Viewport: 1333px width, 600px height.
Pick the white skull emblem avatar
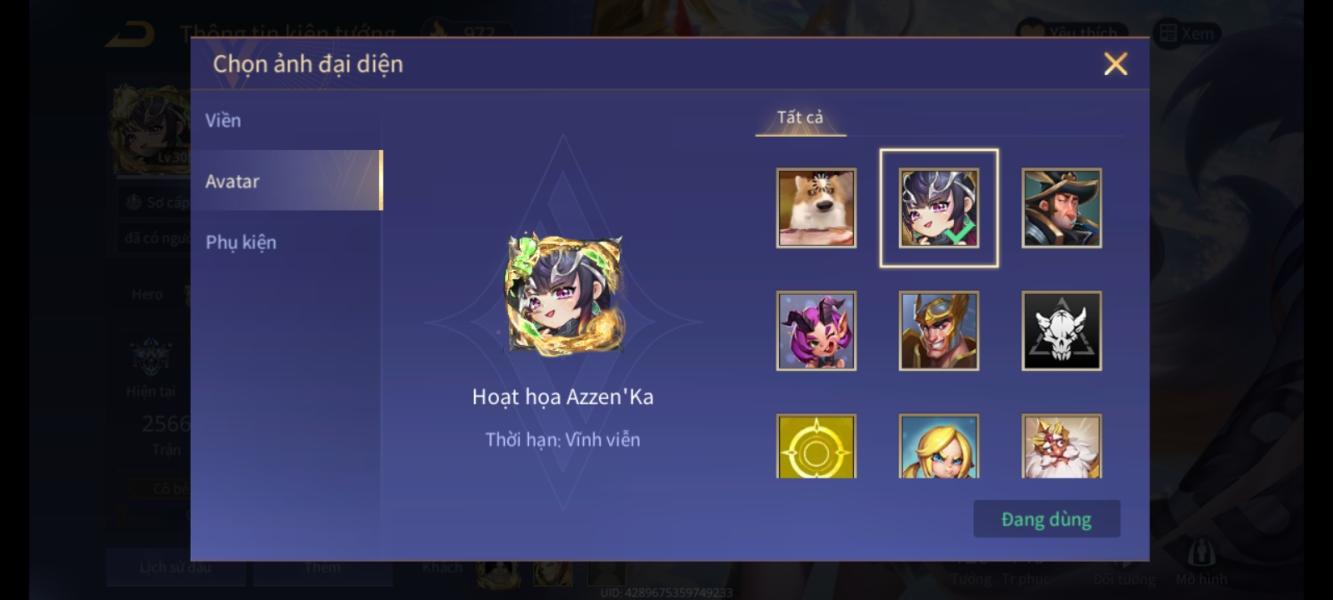click(x=1061, y=331)
